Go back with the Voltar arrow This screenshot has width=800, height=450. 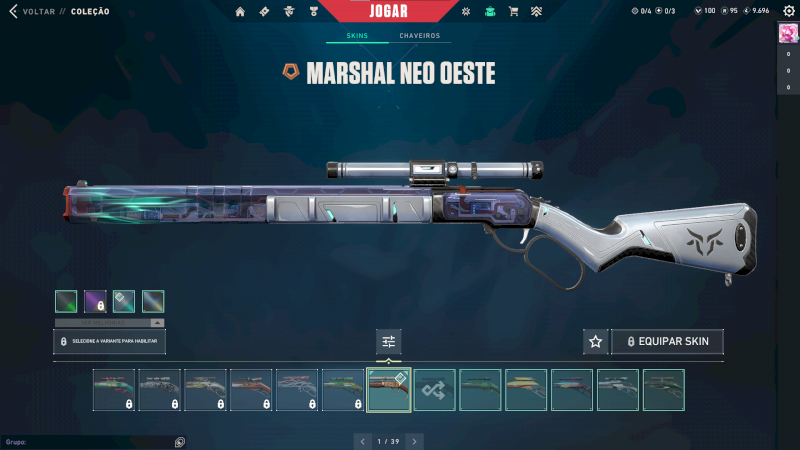(13, 12)
